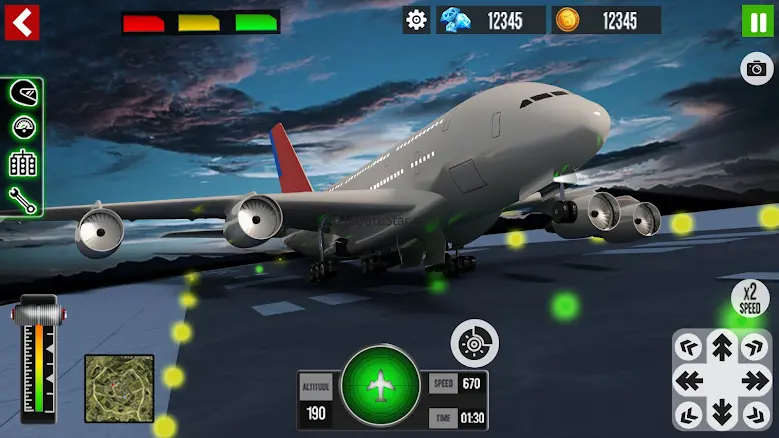Viewport: 779px width, 438px height.
Task: Open the speedometer gauge option
Action: click(22, 128)
